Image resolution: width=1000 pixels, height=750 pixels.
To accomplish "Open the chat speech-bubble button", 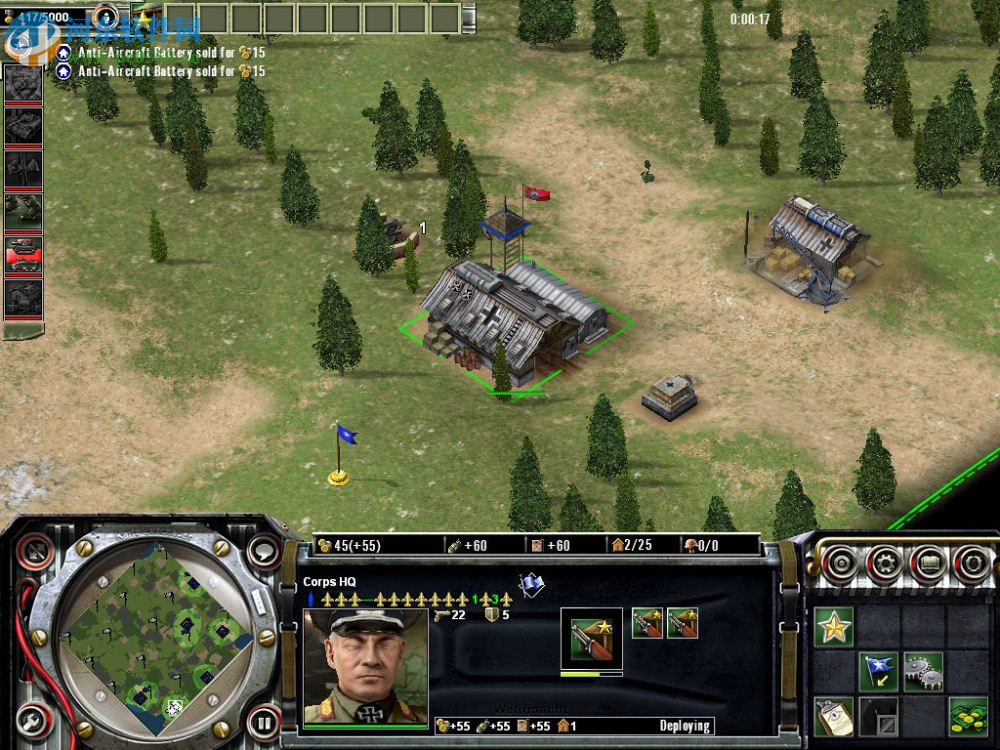I will (264, 549).
